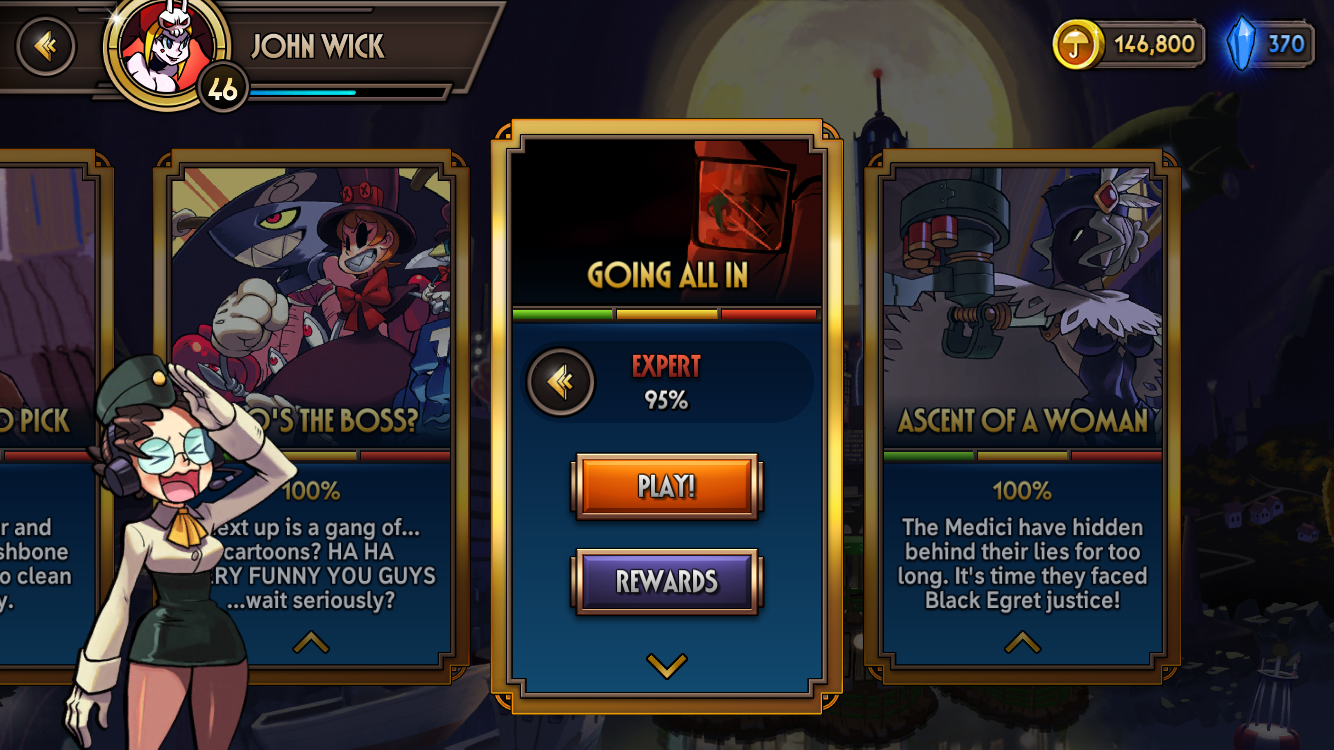Viewport: 1334px width, 750px height.
Task: Collapse the Going All In card details
Action: click(667, 665)
